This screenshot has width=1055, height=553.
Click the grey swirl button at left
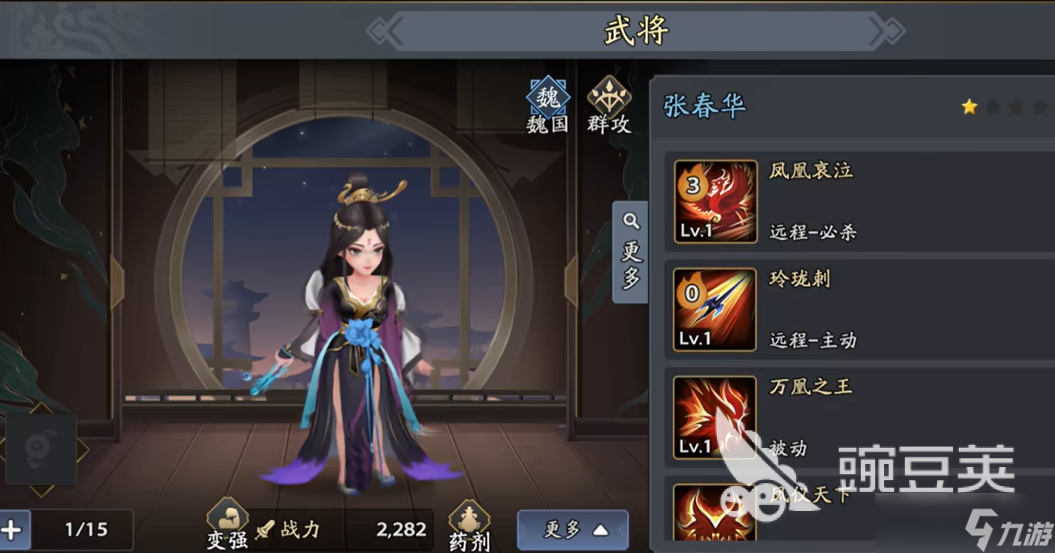[41, 449]
